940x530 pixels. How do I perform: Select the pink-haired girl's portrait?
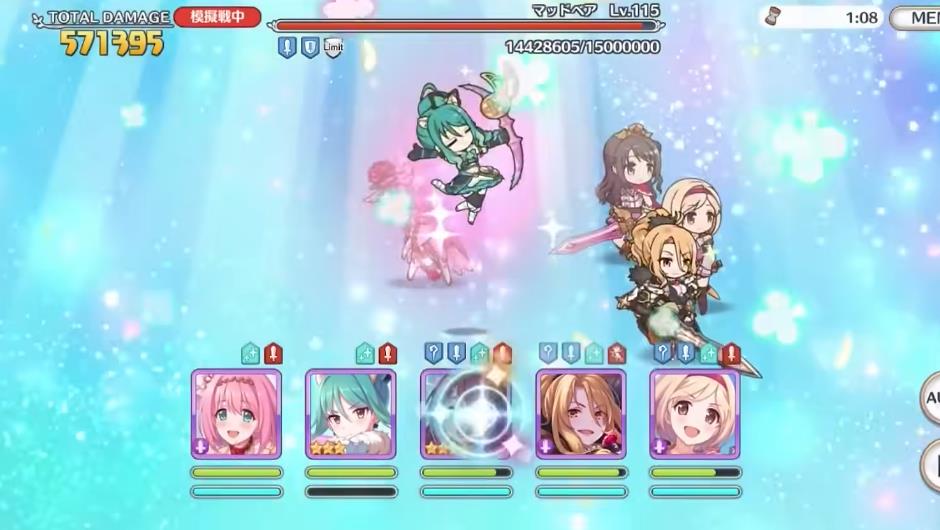tap(236, 414)
